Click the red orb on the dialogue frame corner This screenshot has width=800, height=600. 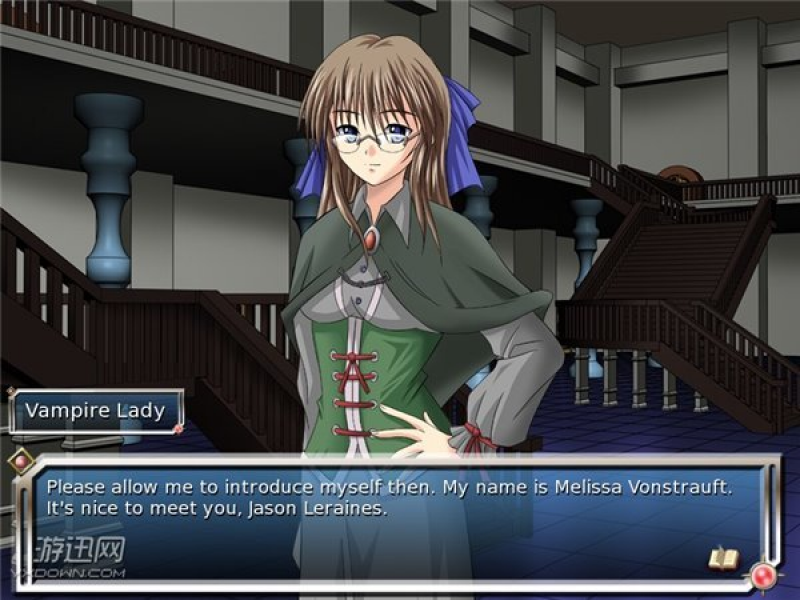765,576
